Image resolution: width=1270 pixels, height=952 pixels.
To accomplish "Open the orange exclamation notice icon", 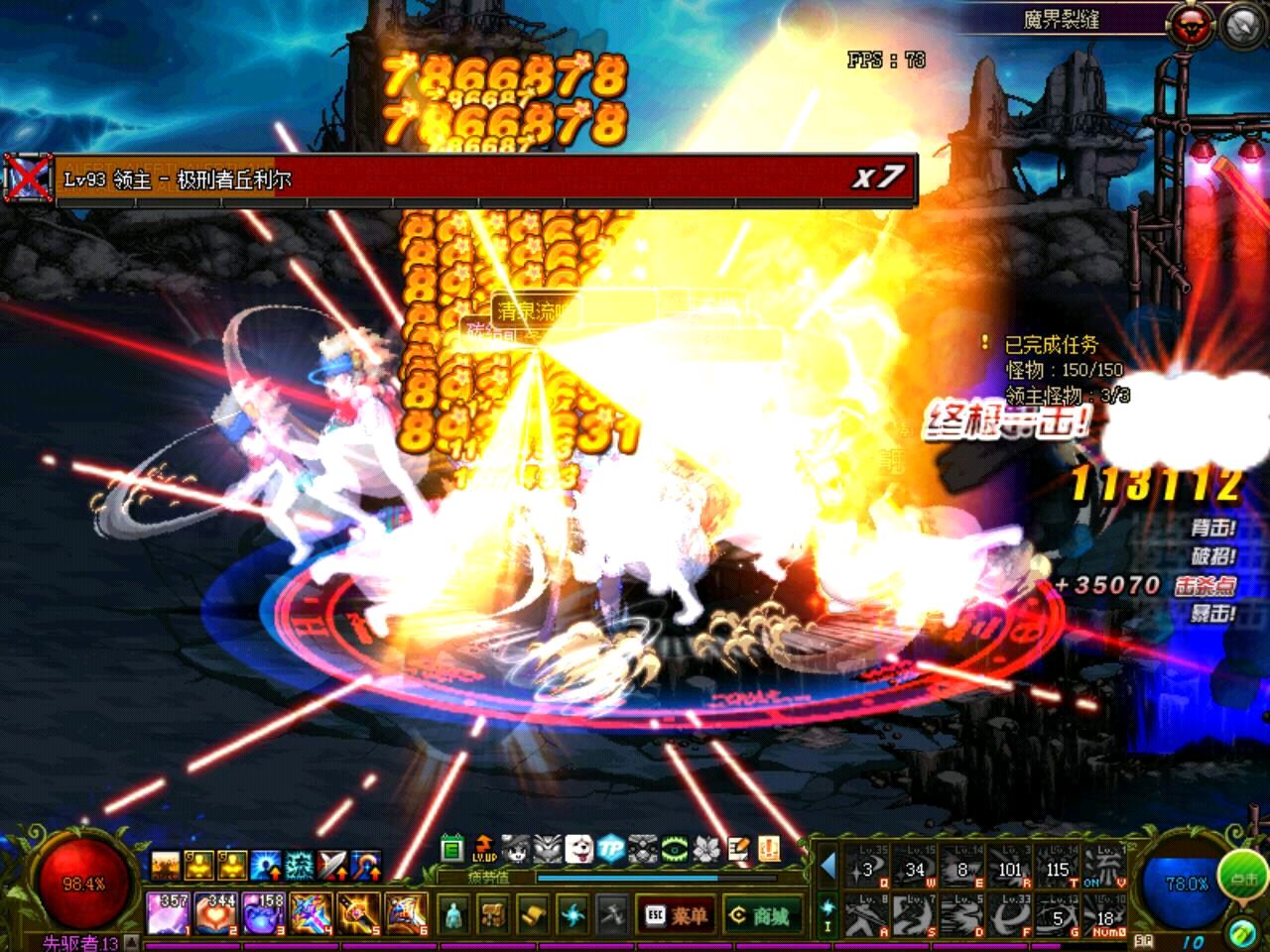I will pos(769,849).
